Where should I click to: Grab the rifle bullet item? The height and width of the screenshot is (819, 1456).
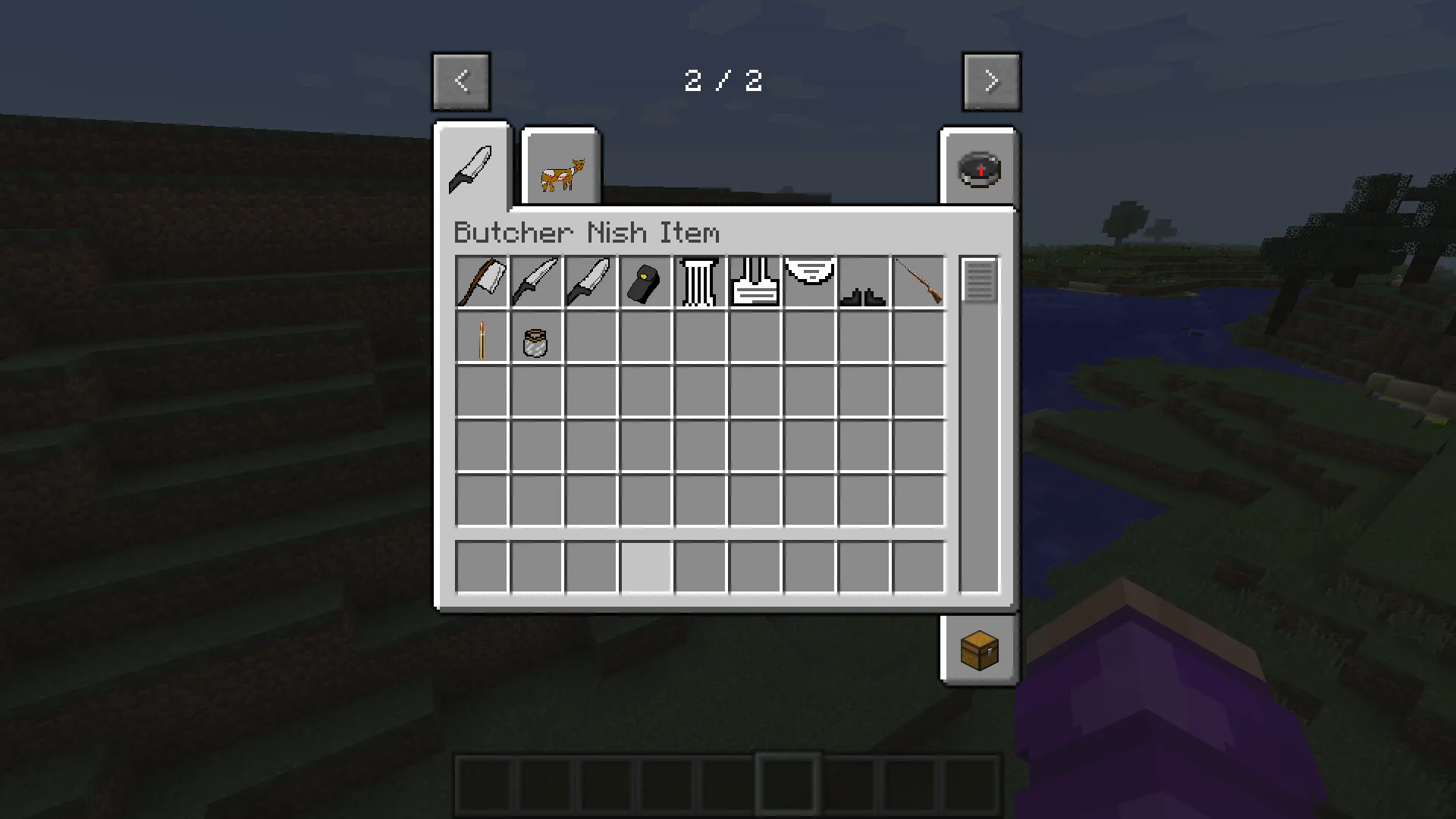point(482,339)
